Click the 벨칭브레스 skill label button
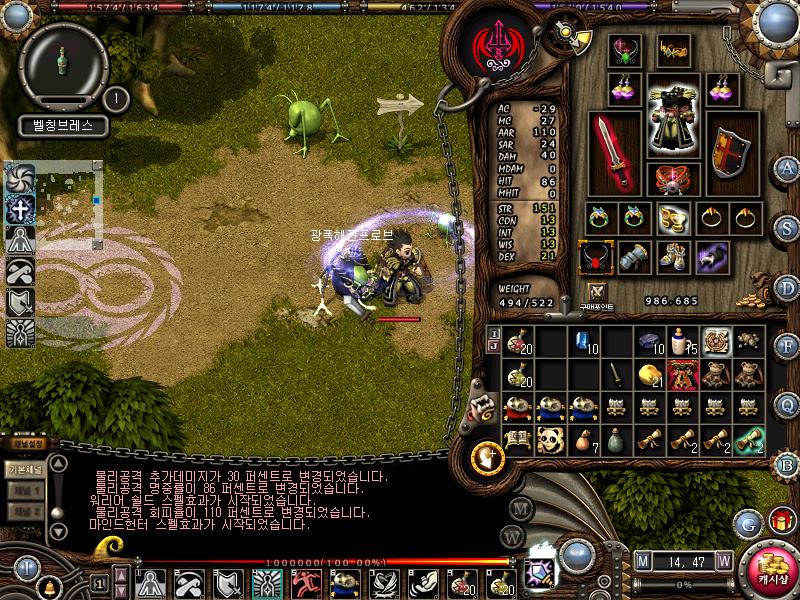The height and width of the screenshot is (600, 800). click(x=62, y=127)
